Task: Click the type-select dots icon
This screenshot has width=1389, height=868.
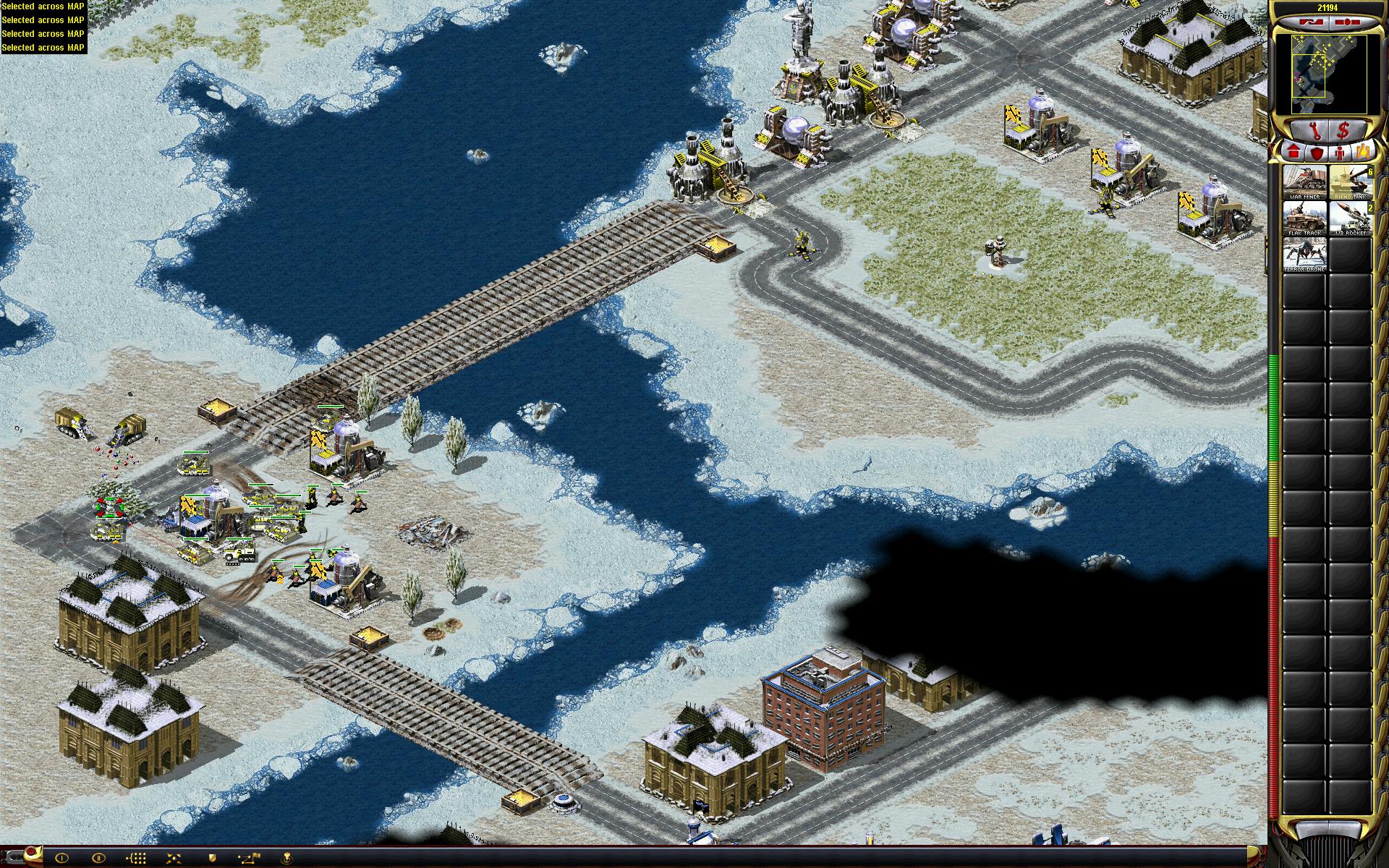Action: click(137, 859)
